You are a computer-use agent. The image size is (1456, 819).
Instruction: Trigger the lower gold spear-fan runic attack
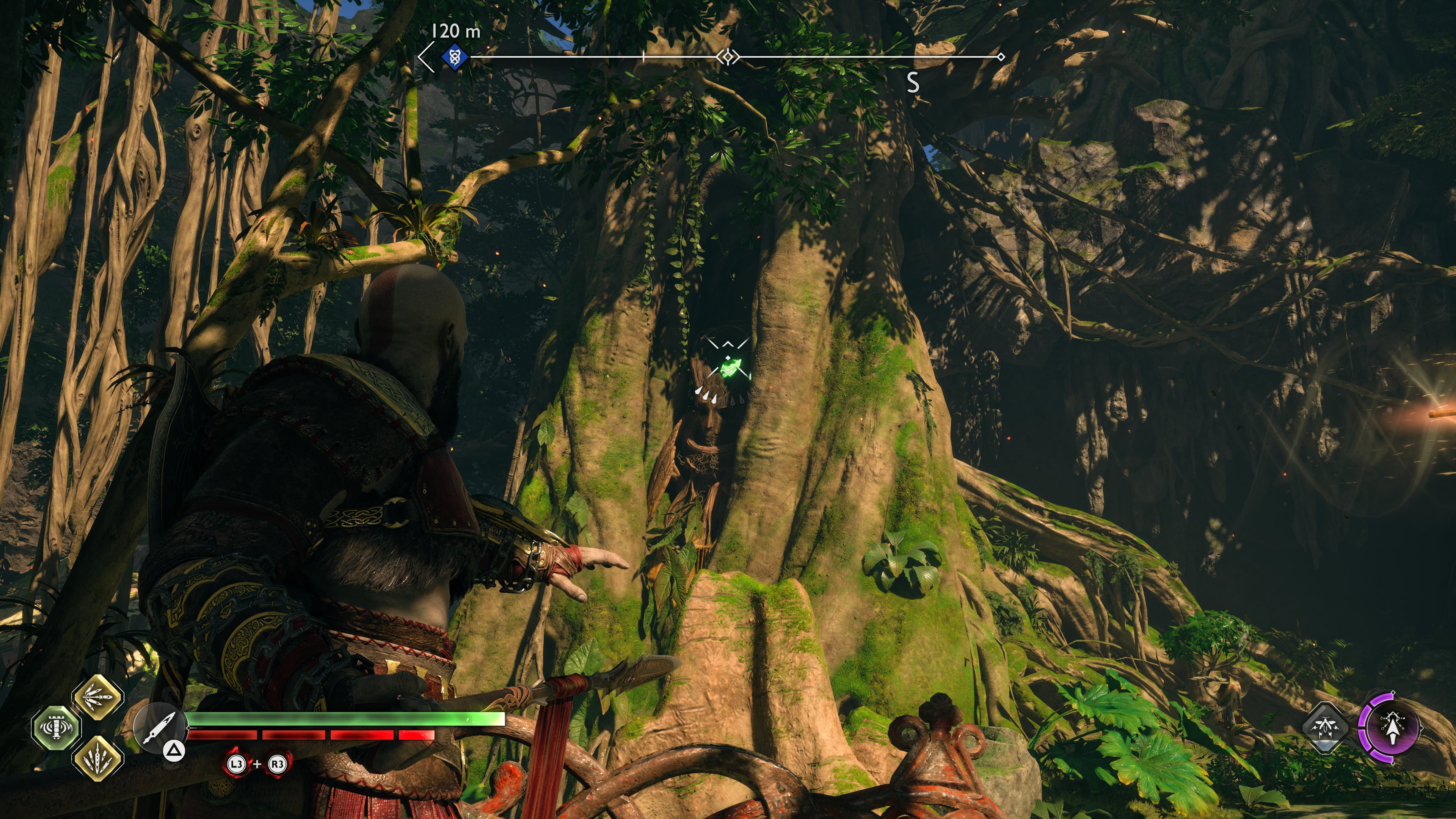coord(98,758)
